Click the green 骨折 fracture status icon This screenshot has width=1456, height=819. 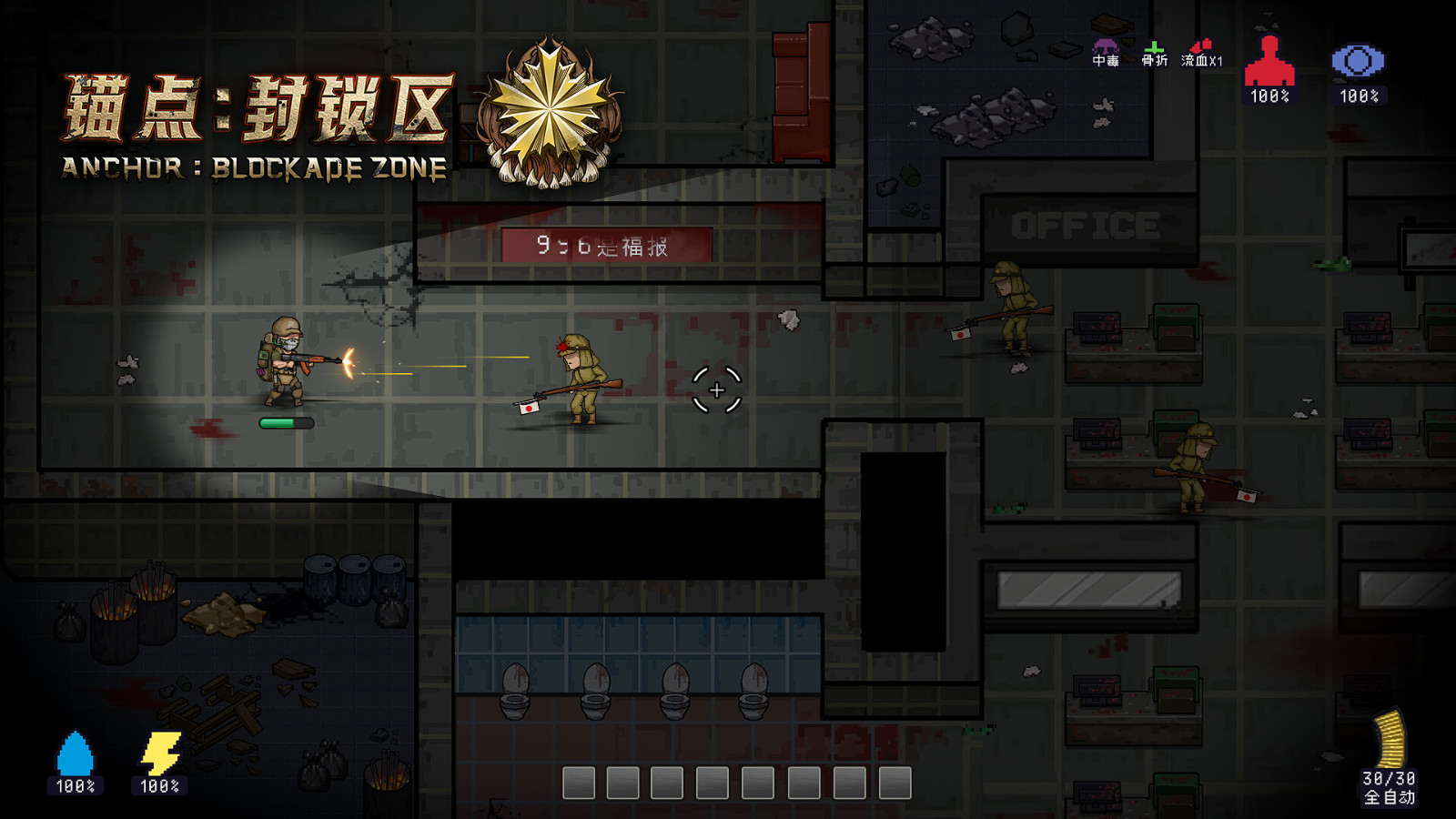1156,45
